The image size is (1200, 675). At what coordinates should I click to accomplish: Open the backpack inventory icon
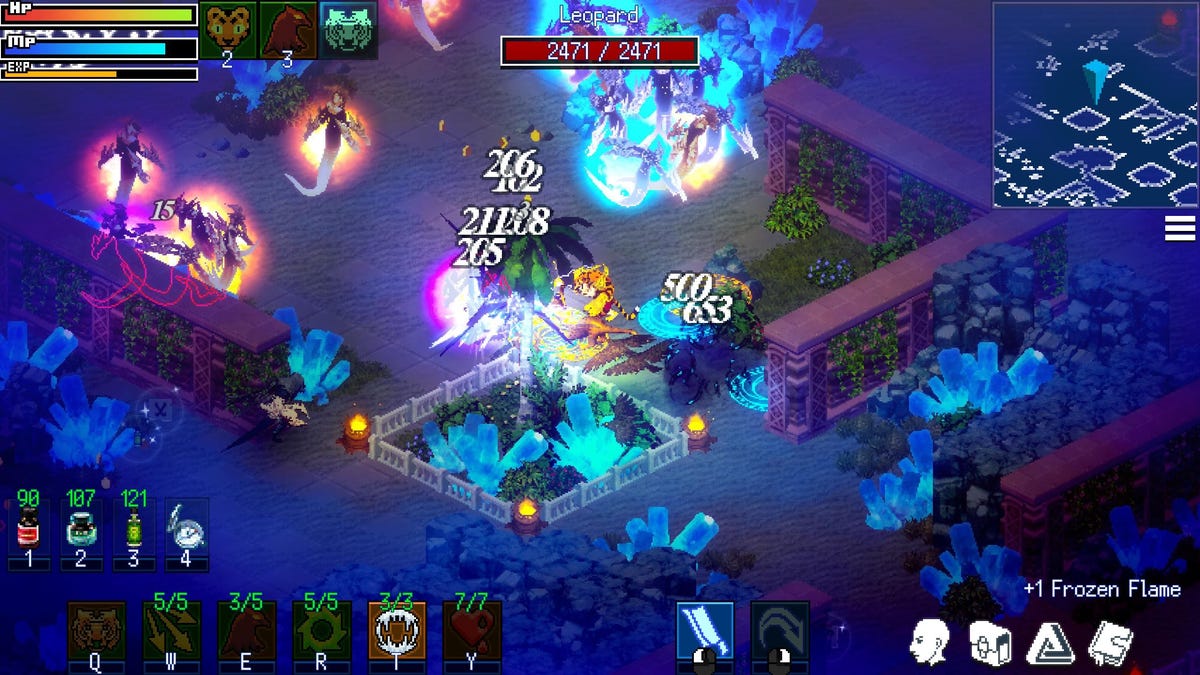[989, 641]
